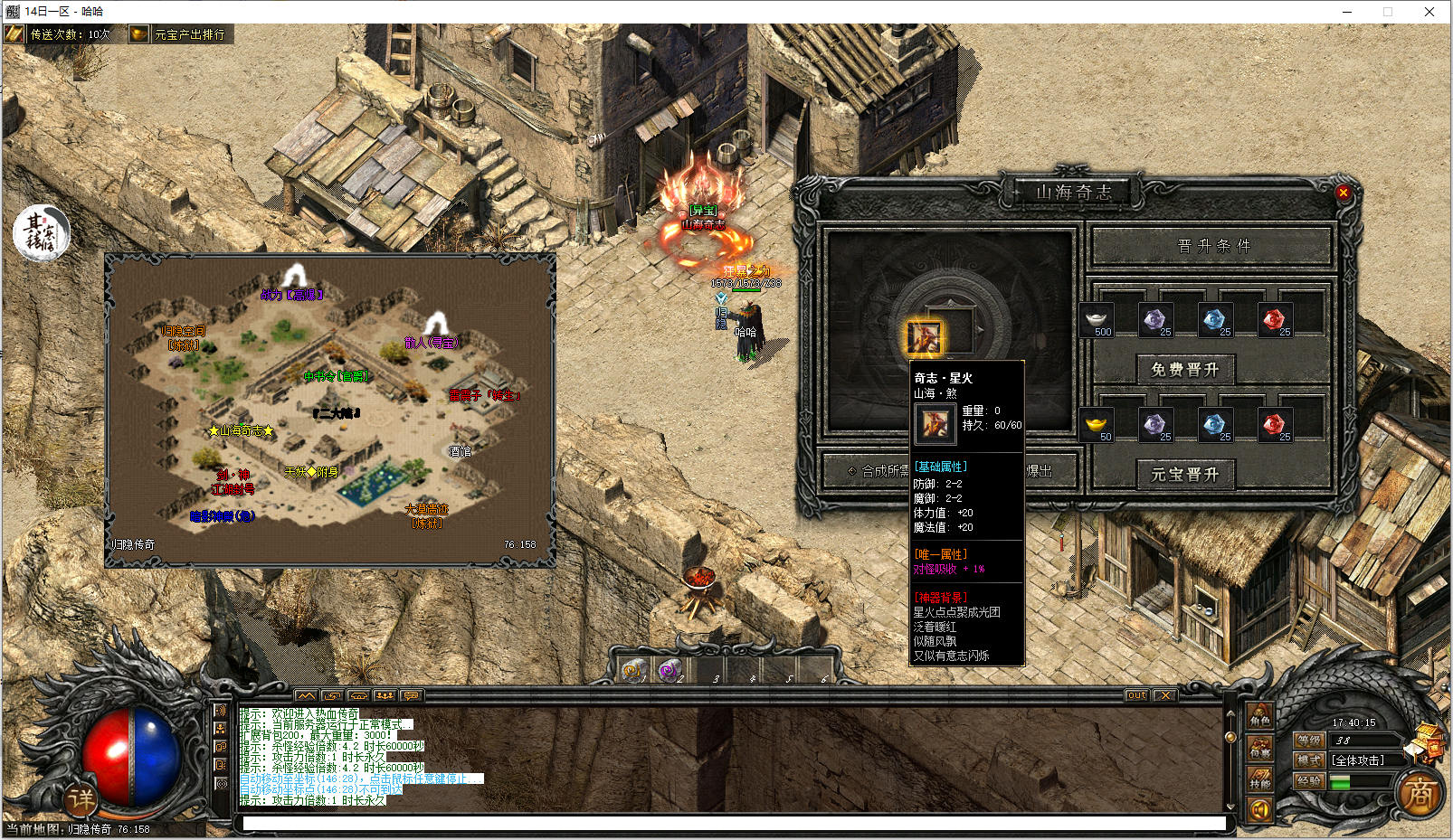
Task: Open the 商 shop round button
Action: coord(1420,794)
